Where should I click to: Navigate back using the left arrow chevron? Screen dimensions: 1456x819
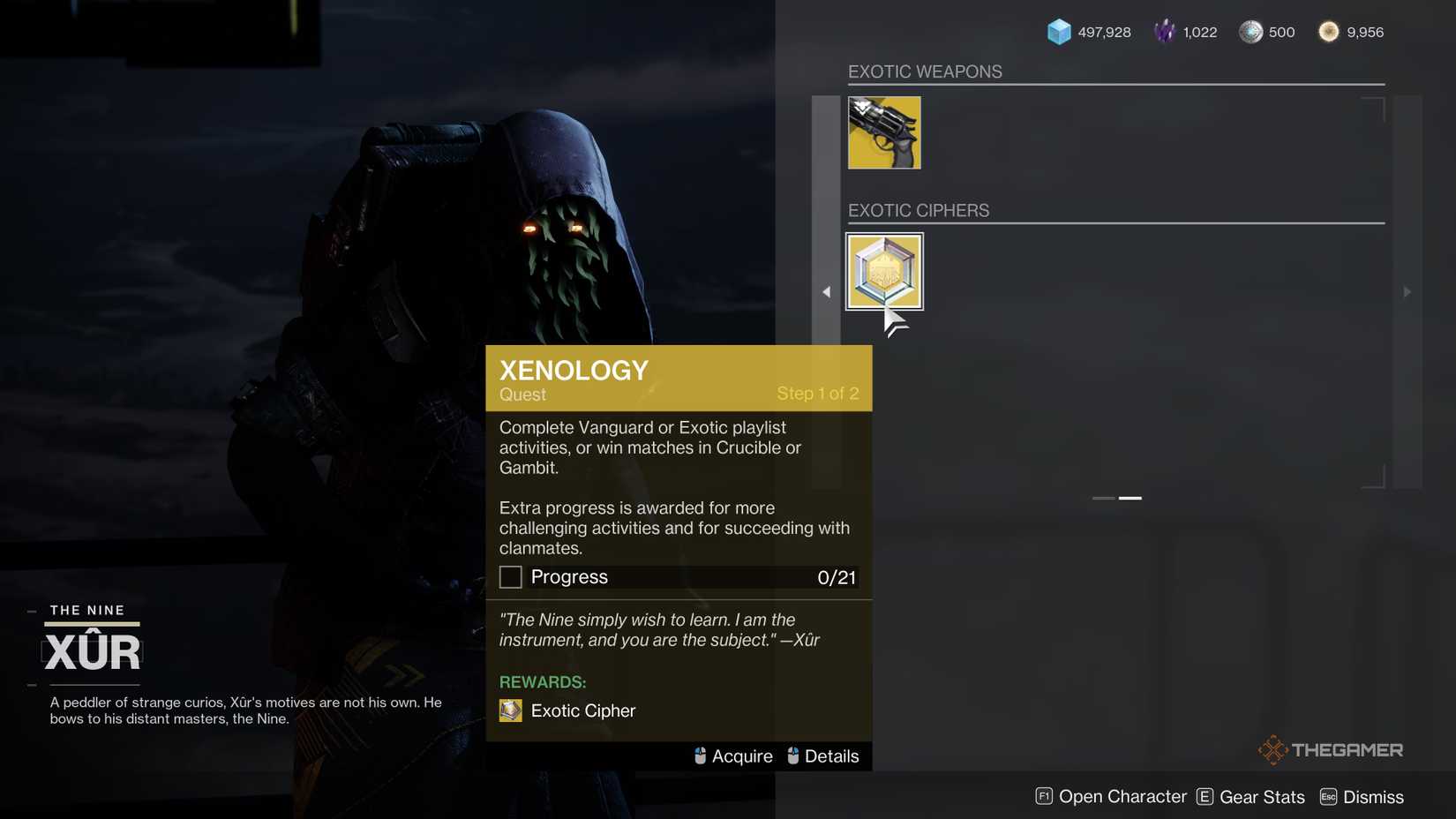click(827, 291)
